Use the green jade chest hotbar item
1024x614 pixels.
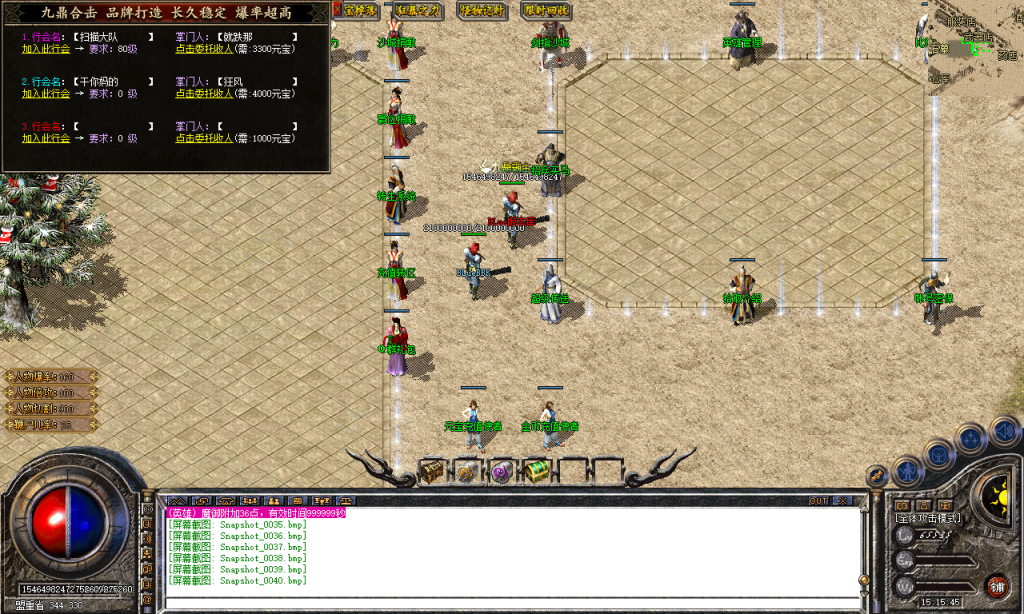536,470
